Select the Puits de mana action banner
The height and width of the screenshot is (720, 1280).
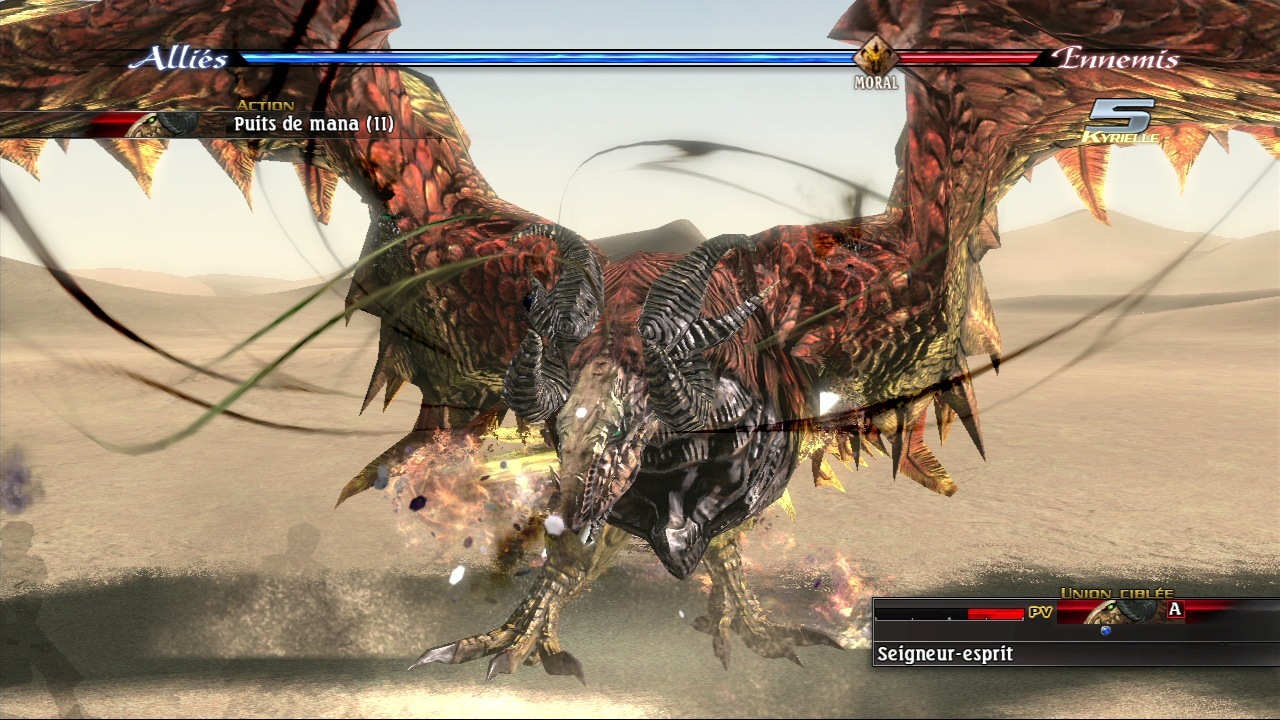pos(314,125)
